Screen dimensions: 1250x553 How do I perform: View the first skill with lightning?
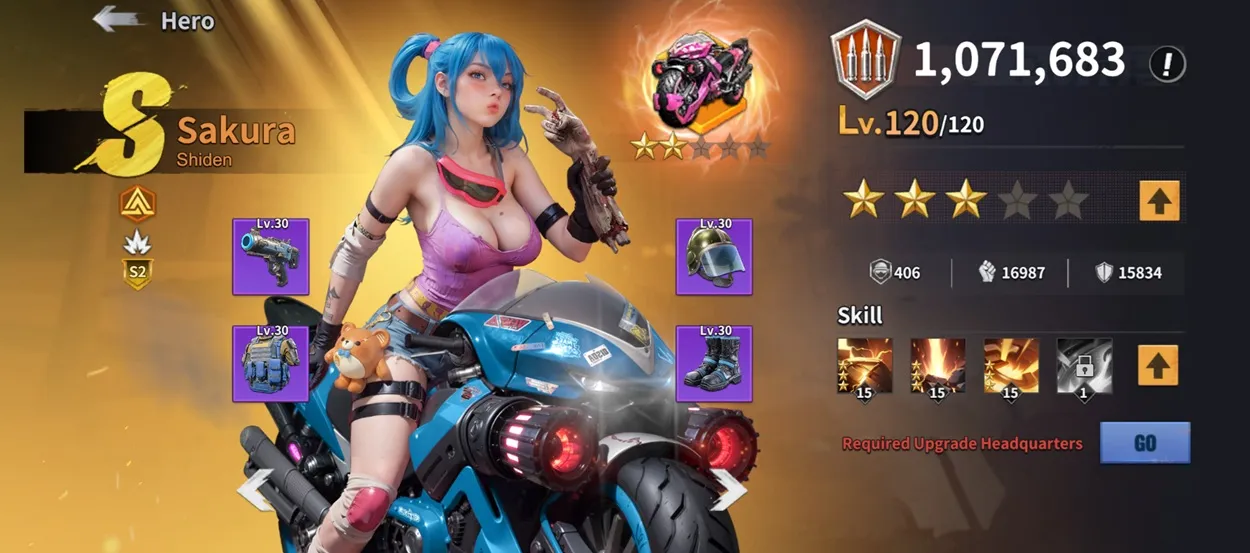[x=864, y=365]
